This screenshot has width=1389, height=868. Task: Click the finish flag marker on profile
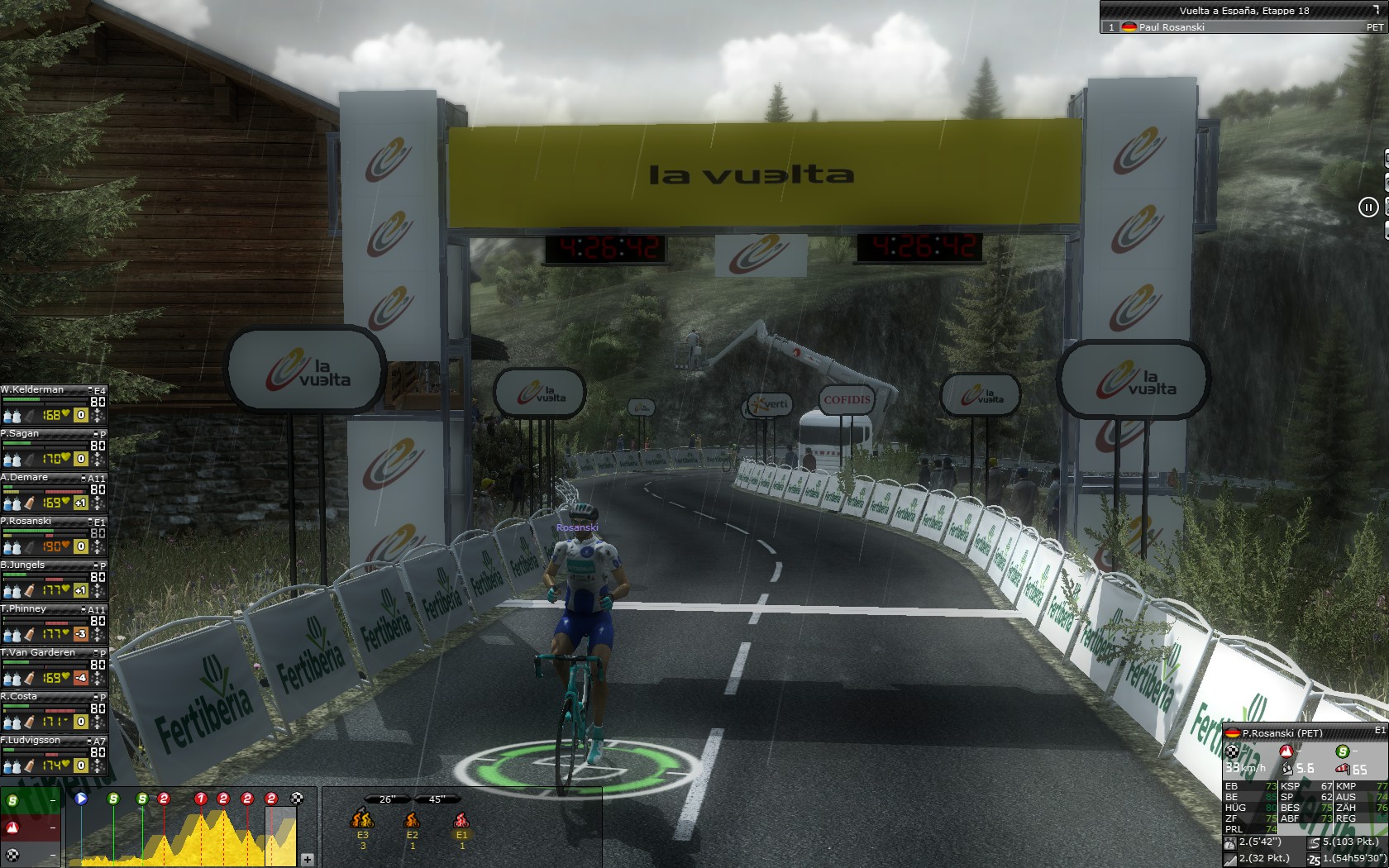(298, 799)
